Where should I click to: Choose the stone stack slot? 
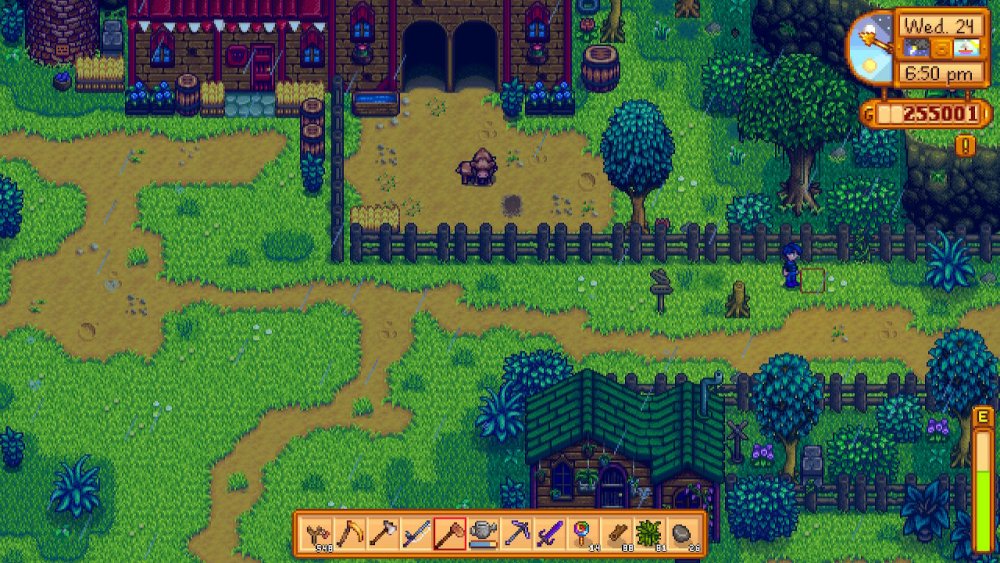[x=681, y=532]
